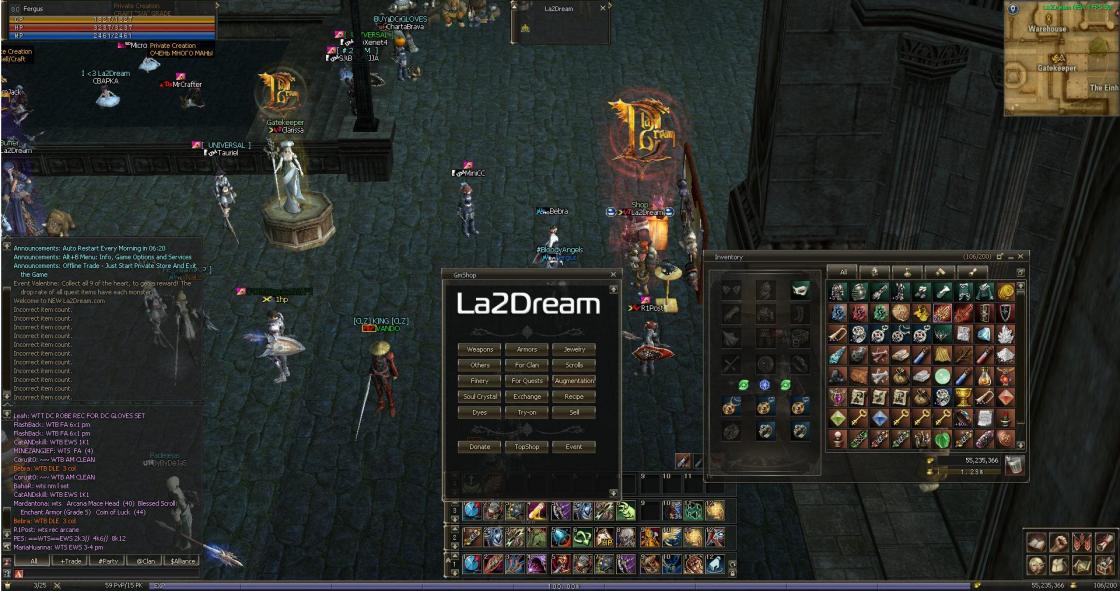Choose the Soul Crystal button
Screen dimensions: 1120x591
pyautogui.click(x=479, y=397)
